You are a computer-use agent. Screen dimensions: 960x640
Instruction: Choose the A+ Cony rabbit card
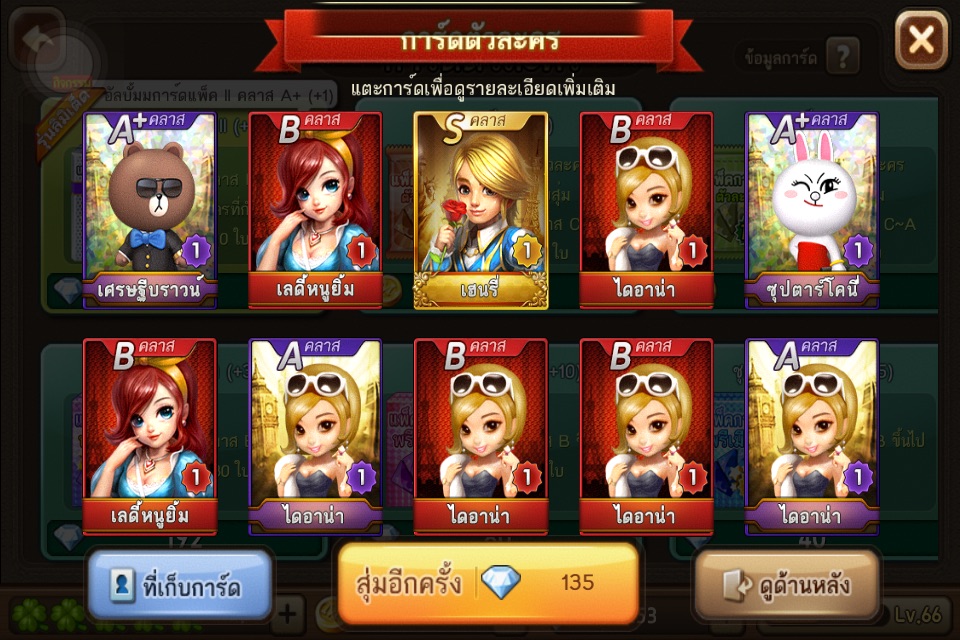[x=812, y=208]
